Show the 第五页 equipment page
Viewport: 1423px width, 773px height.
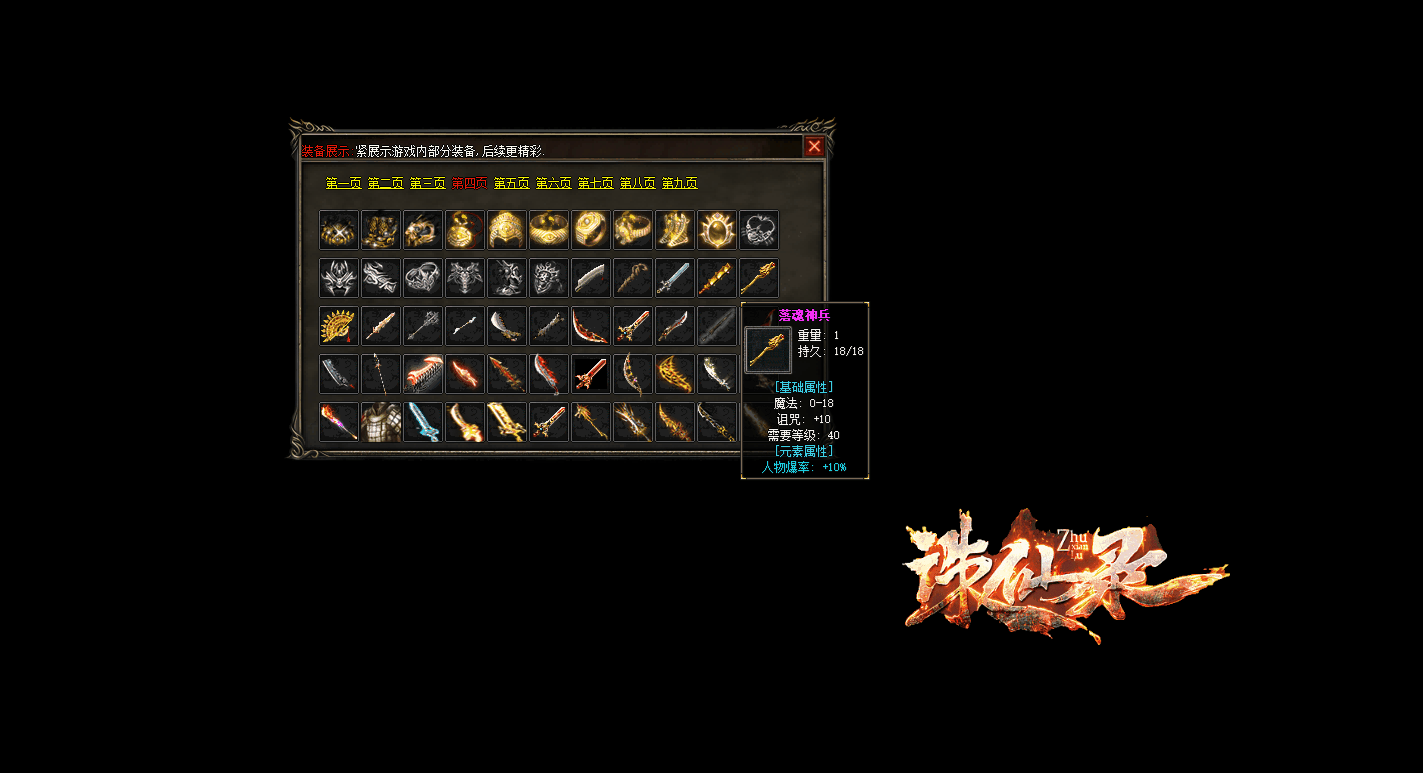click(x=511, y=184)
